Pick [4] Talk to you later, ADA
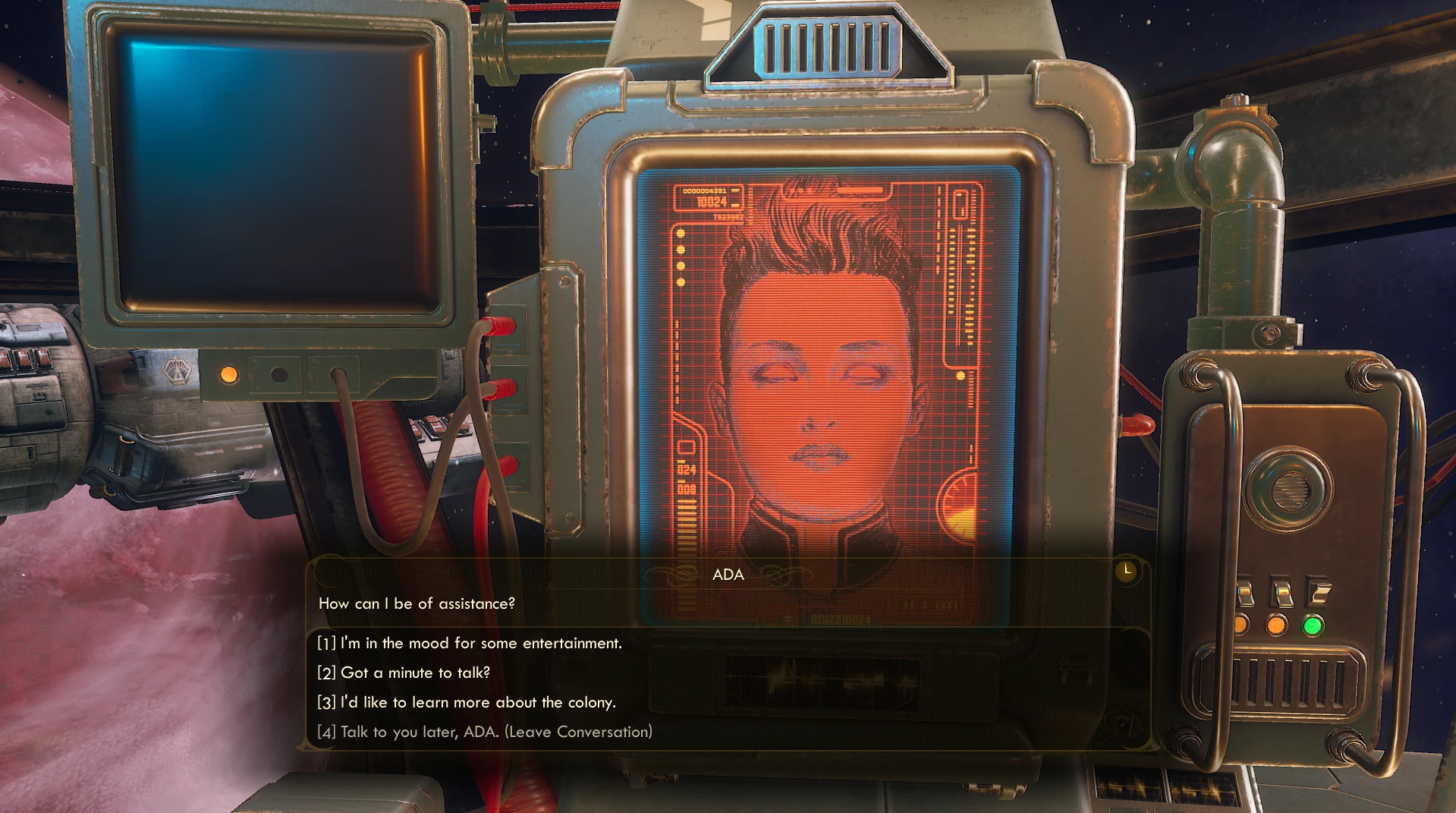Viewport: 1456px width, 813px height. tap(484, 732)
